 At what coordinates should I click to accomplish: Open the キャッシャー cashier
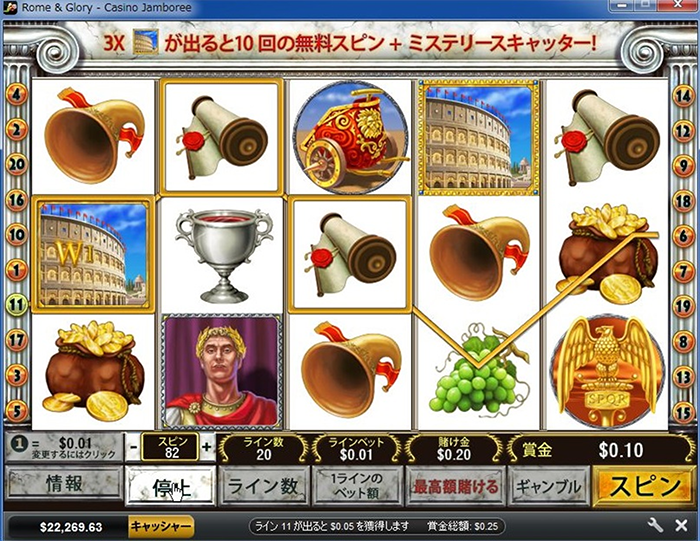click(x=161, y=526)
